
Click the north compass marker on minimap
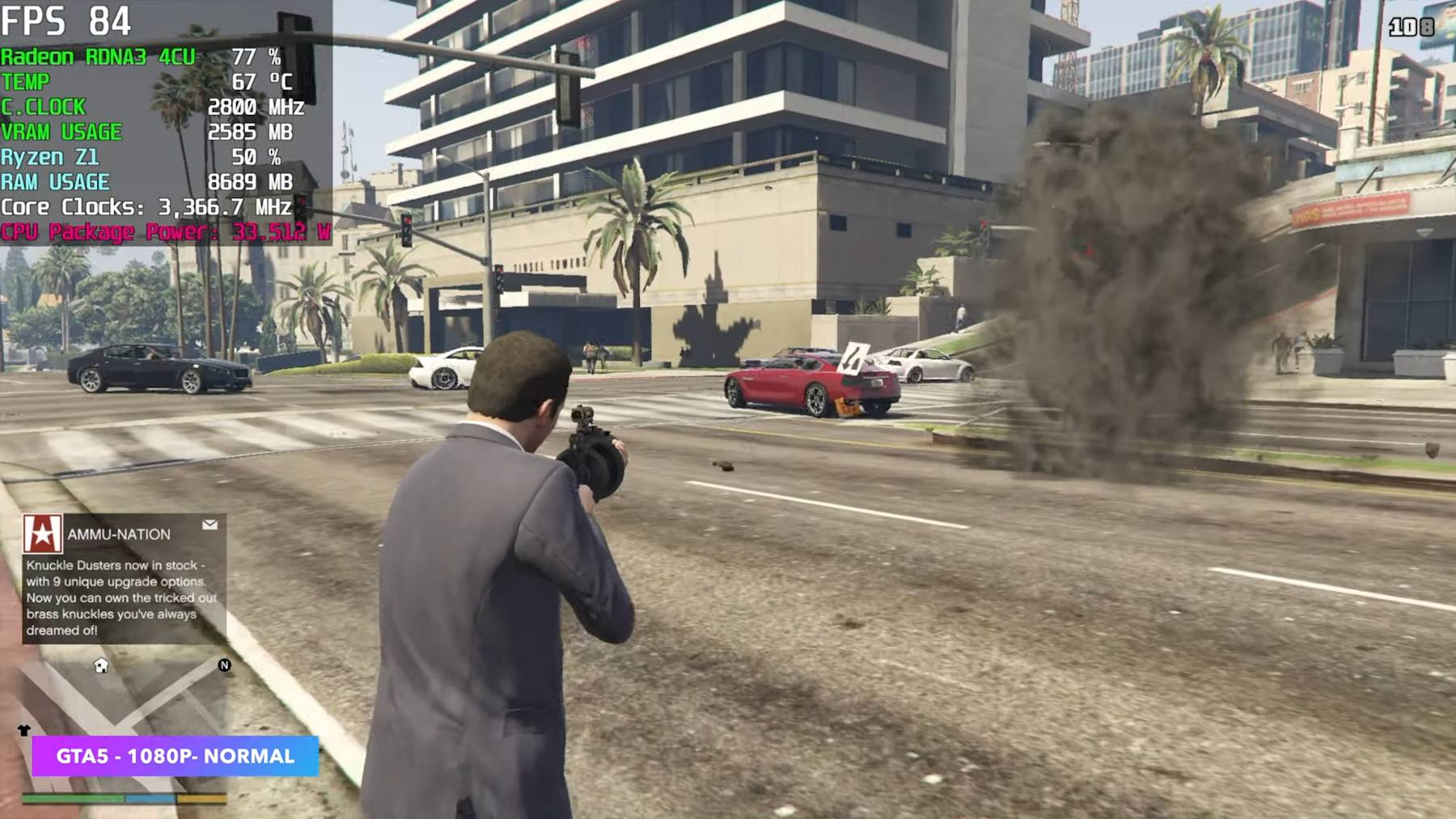pos(224,665)
